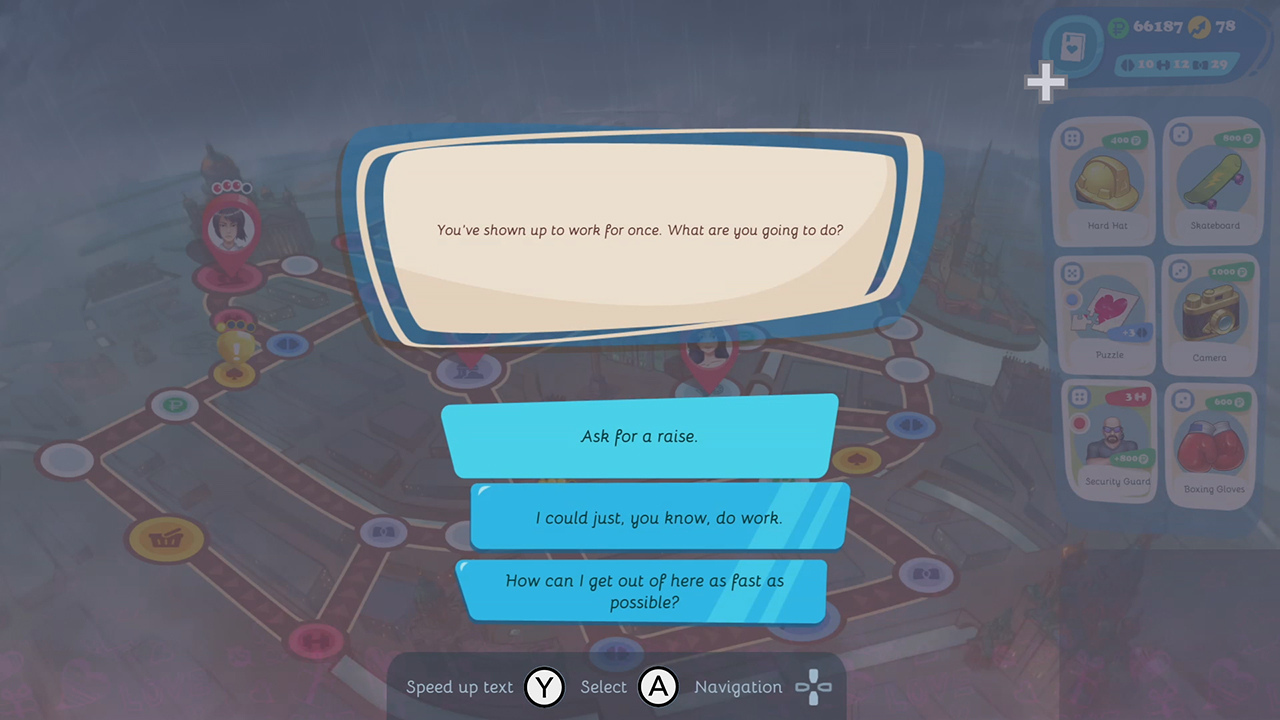Click the stats bar showing 10, 12, 29
1280x720 pixels.
pos(1175,65)
